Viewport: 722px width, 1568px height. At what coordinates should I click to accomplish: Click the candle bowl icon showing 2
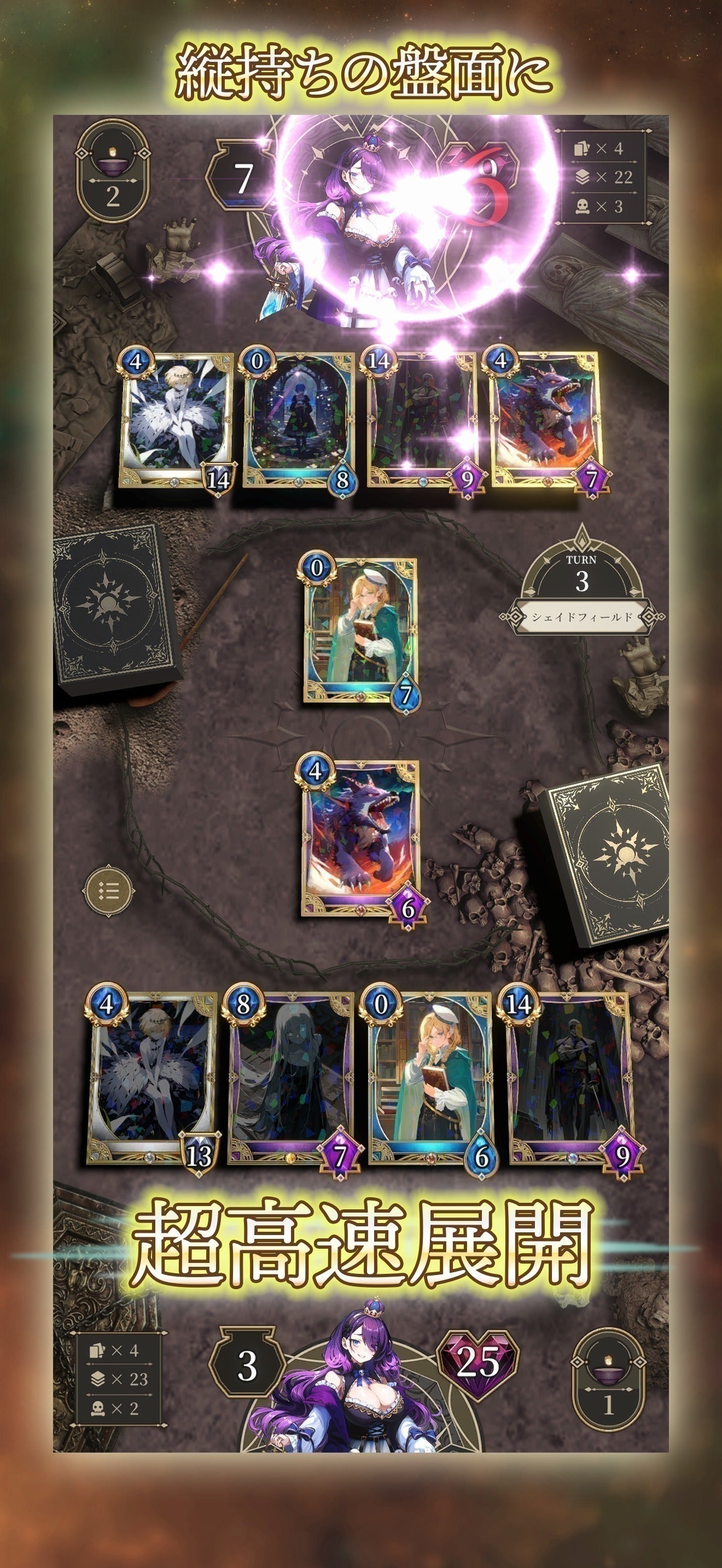coord(113,171)
